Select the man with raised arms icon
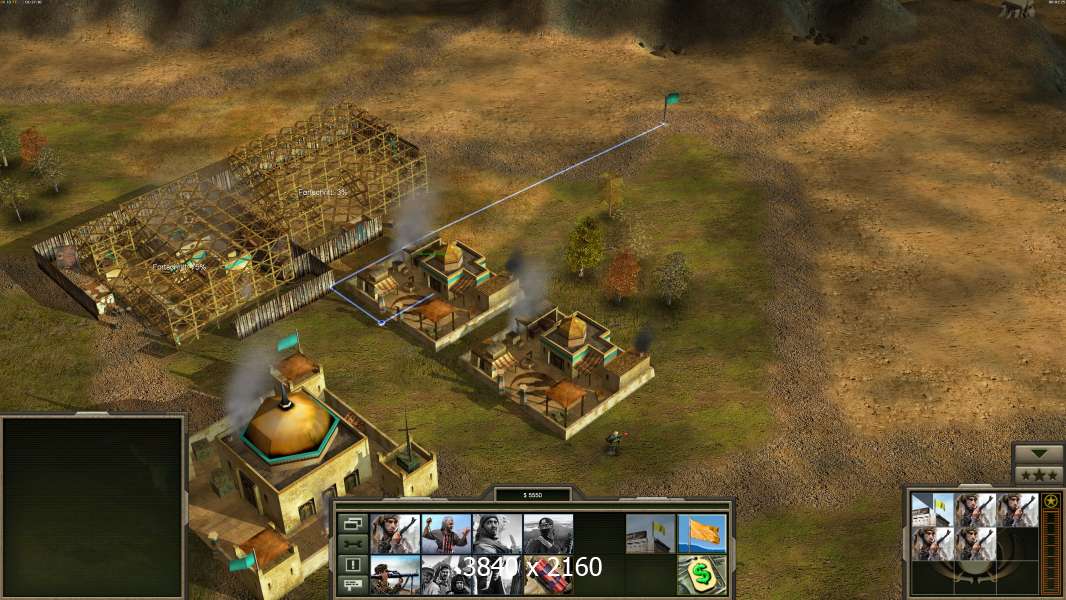 point(446,534)
